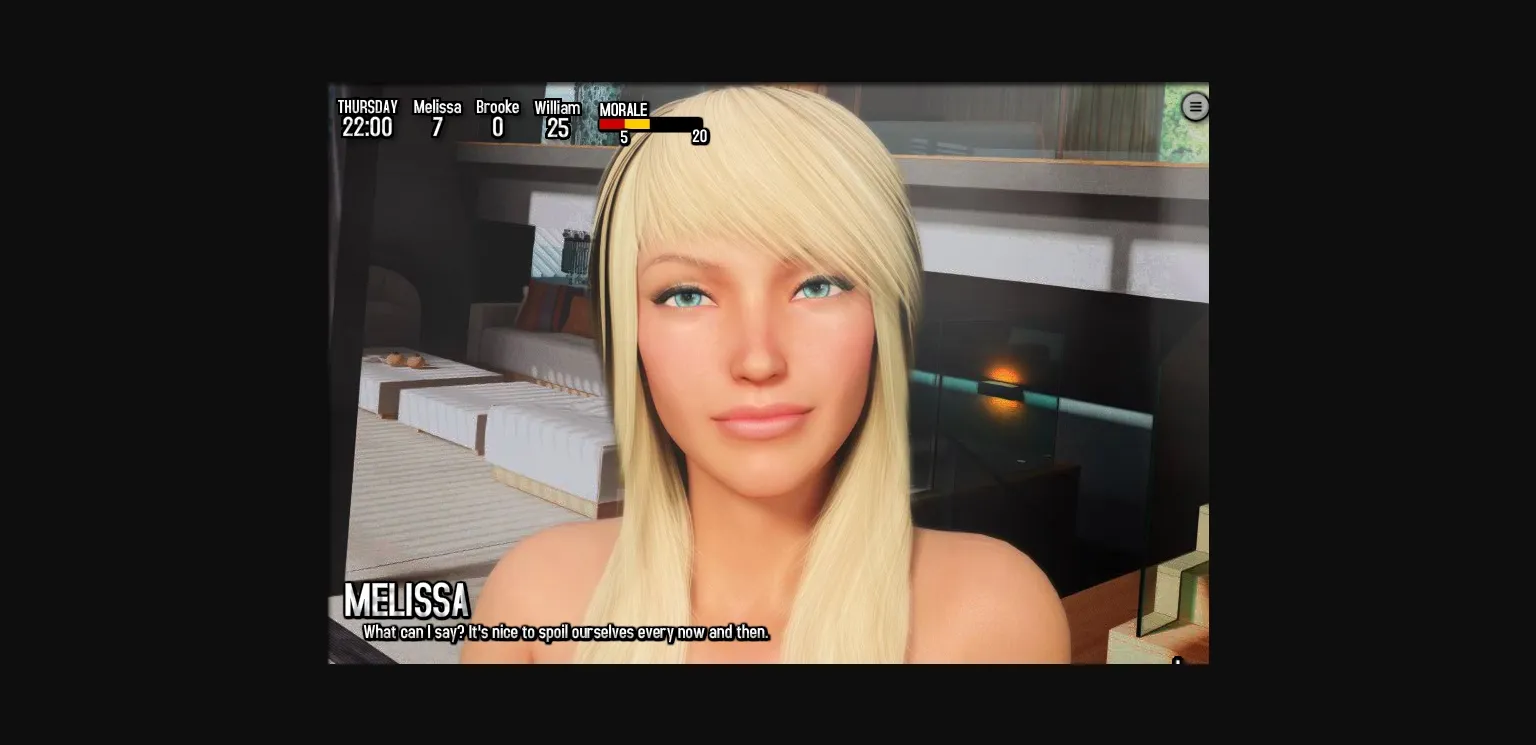Click the yellow segment of the morale bar
1536x745 pixels.
636,124
